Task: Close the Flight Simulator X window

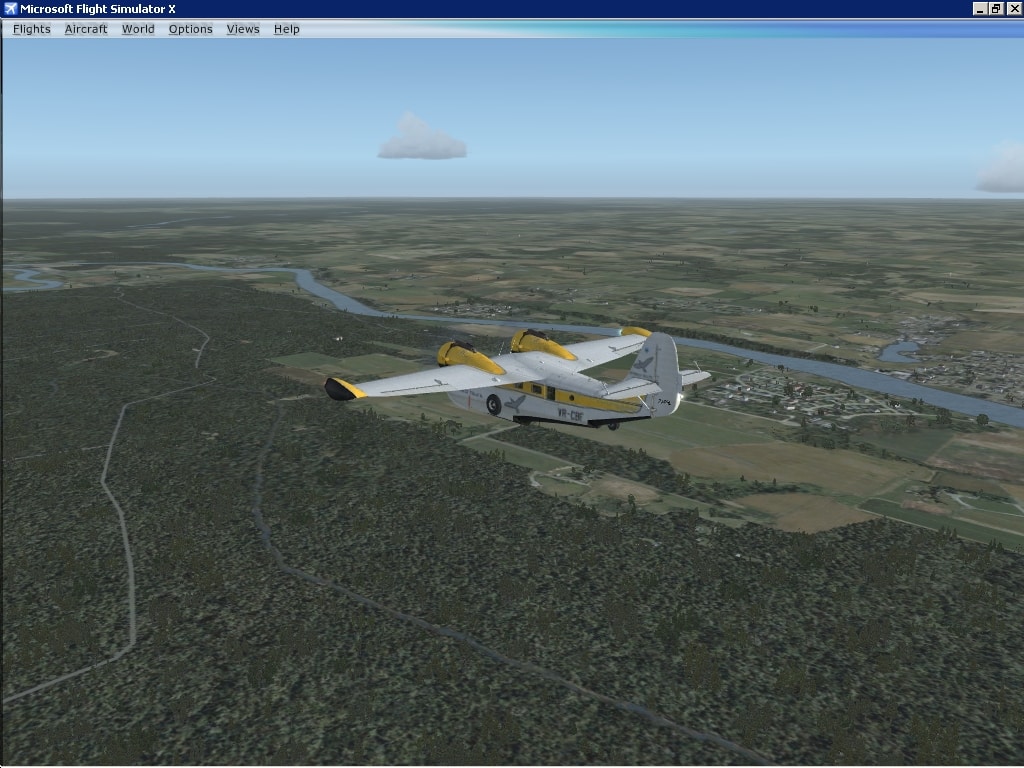Action: 1014,9
